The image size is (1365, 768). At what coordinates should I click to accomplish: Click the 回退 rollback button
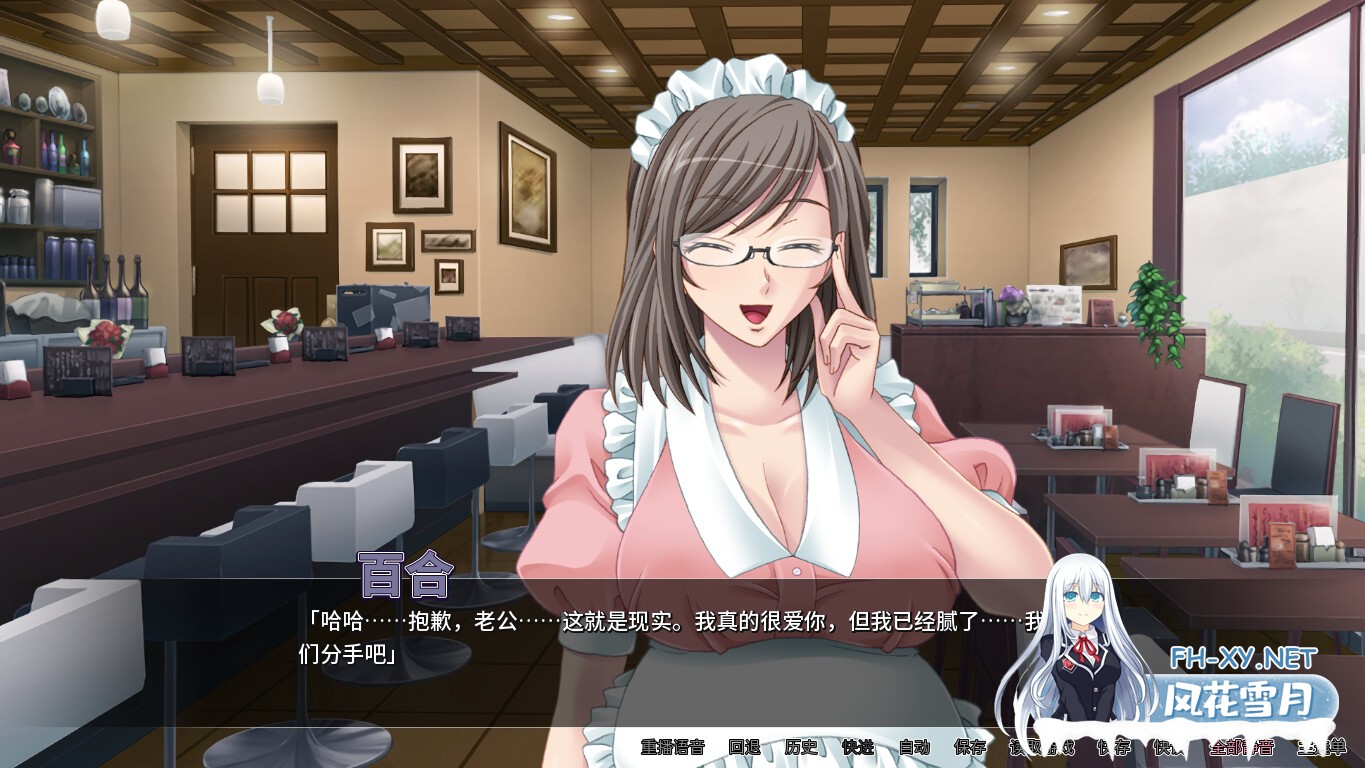point(744,746)
